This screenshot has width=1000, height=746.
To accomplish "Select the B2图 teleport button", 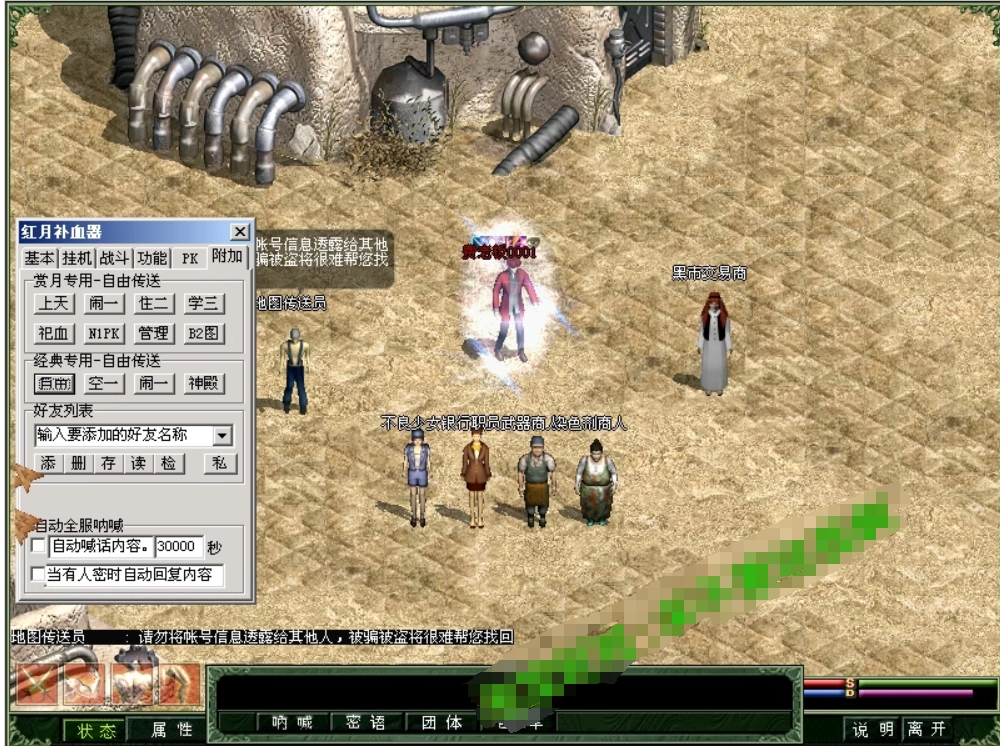I will [203, 333].
